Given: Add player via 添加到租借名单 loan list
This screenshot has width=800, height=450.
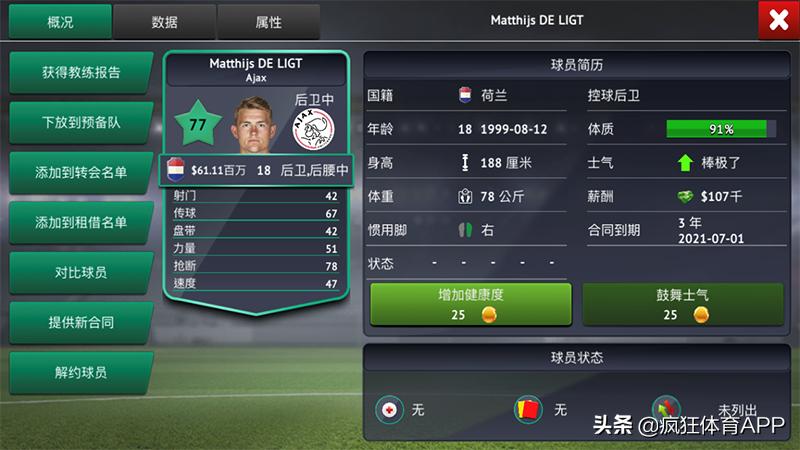Looking at the screenshot, I should pos(81,222).
